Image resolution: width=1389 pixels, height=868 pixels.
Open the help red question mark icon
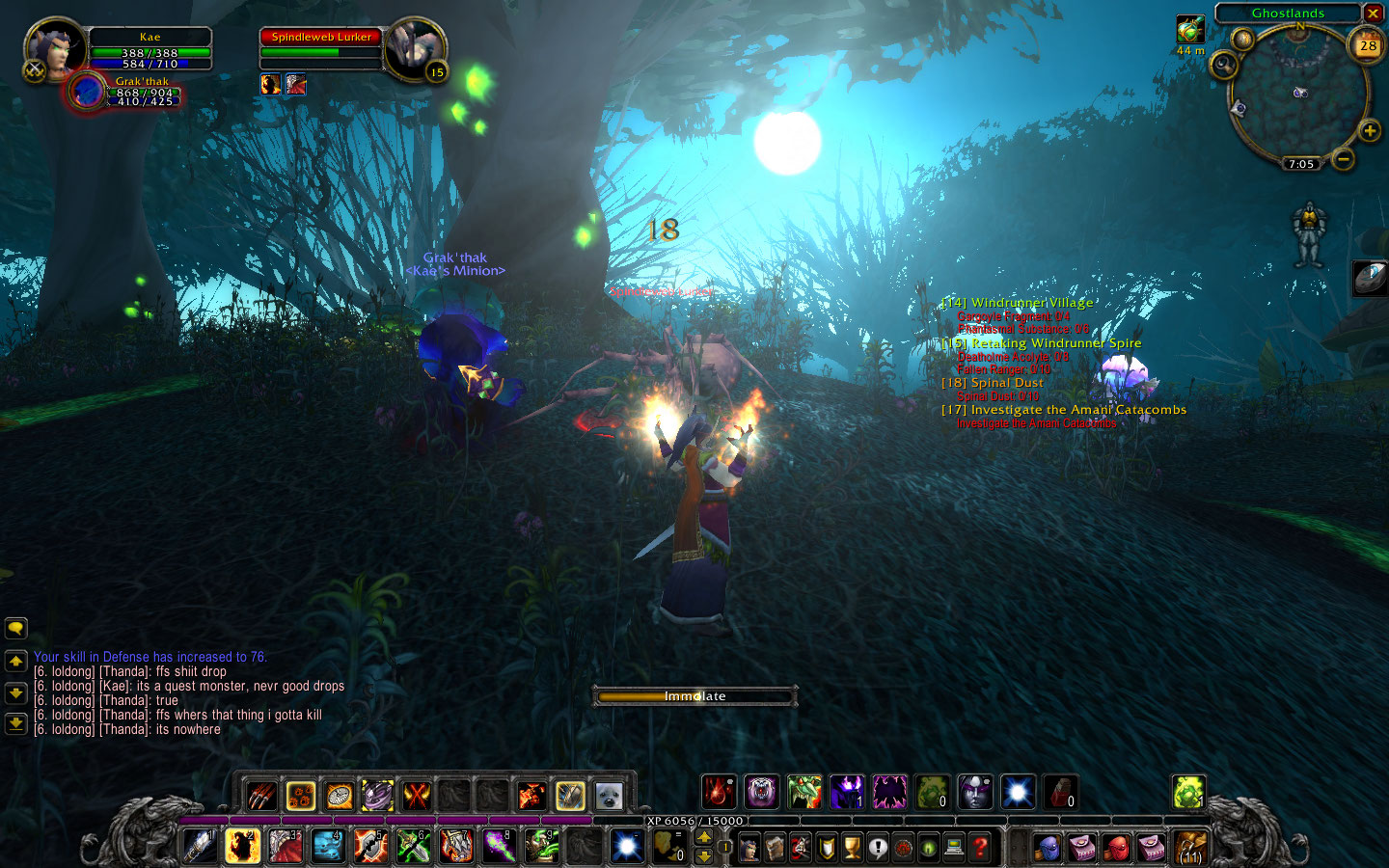click(979, 845)
